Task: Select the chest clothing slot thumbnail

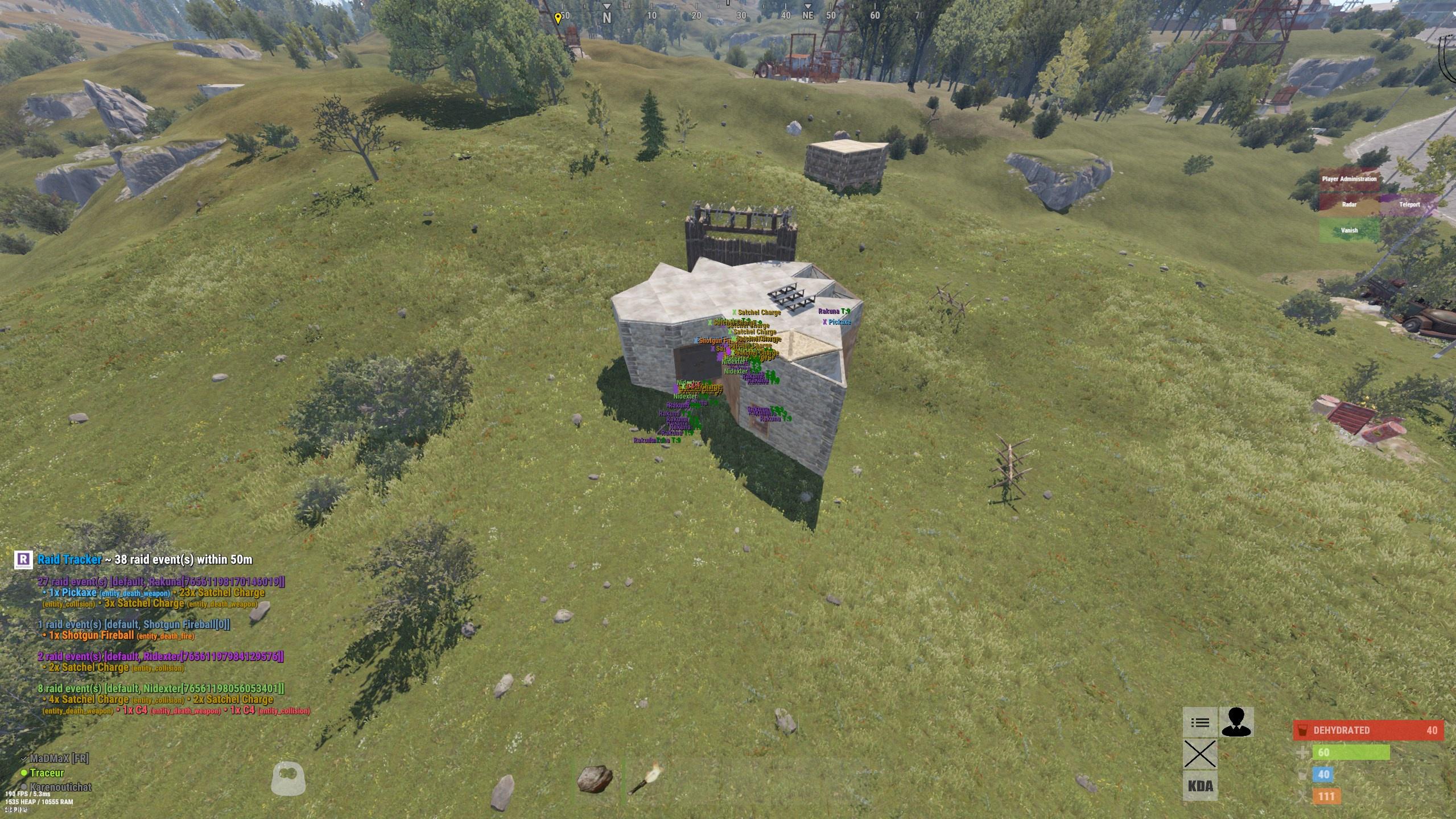Action: pos(290,778)
